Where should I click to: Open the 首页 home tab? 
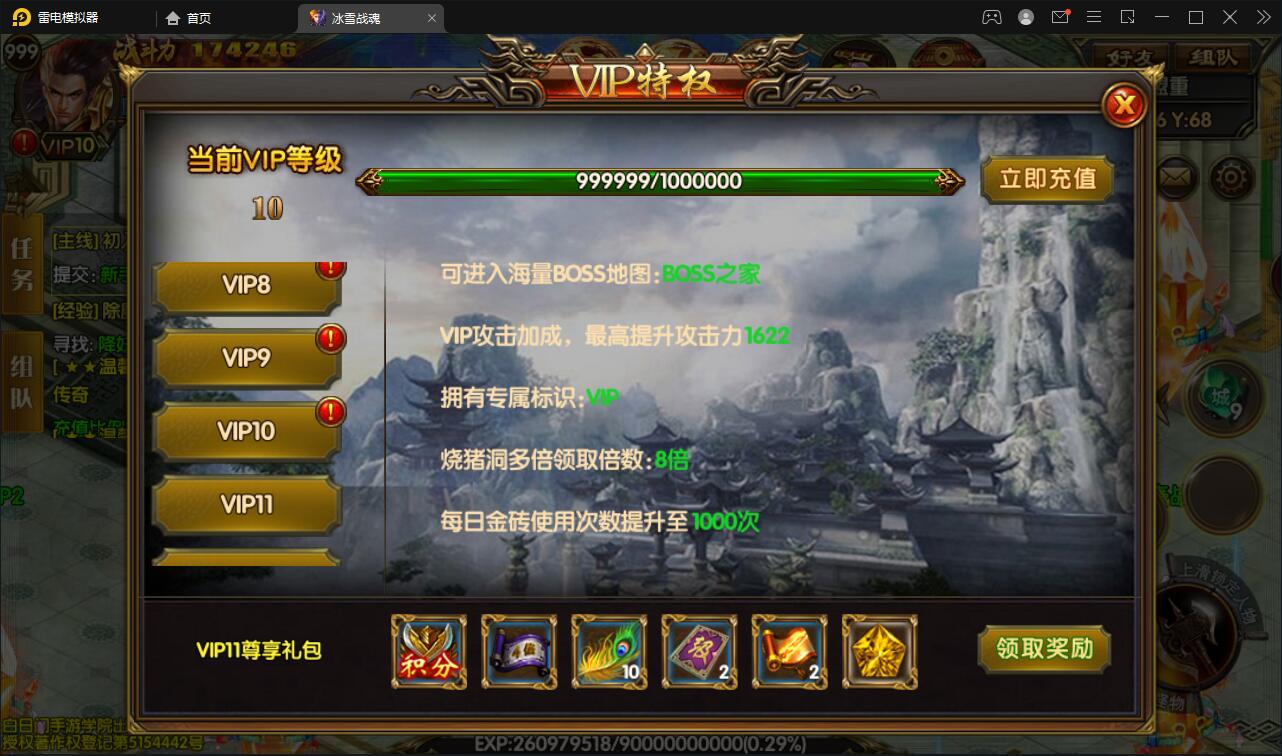[189, 17]
